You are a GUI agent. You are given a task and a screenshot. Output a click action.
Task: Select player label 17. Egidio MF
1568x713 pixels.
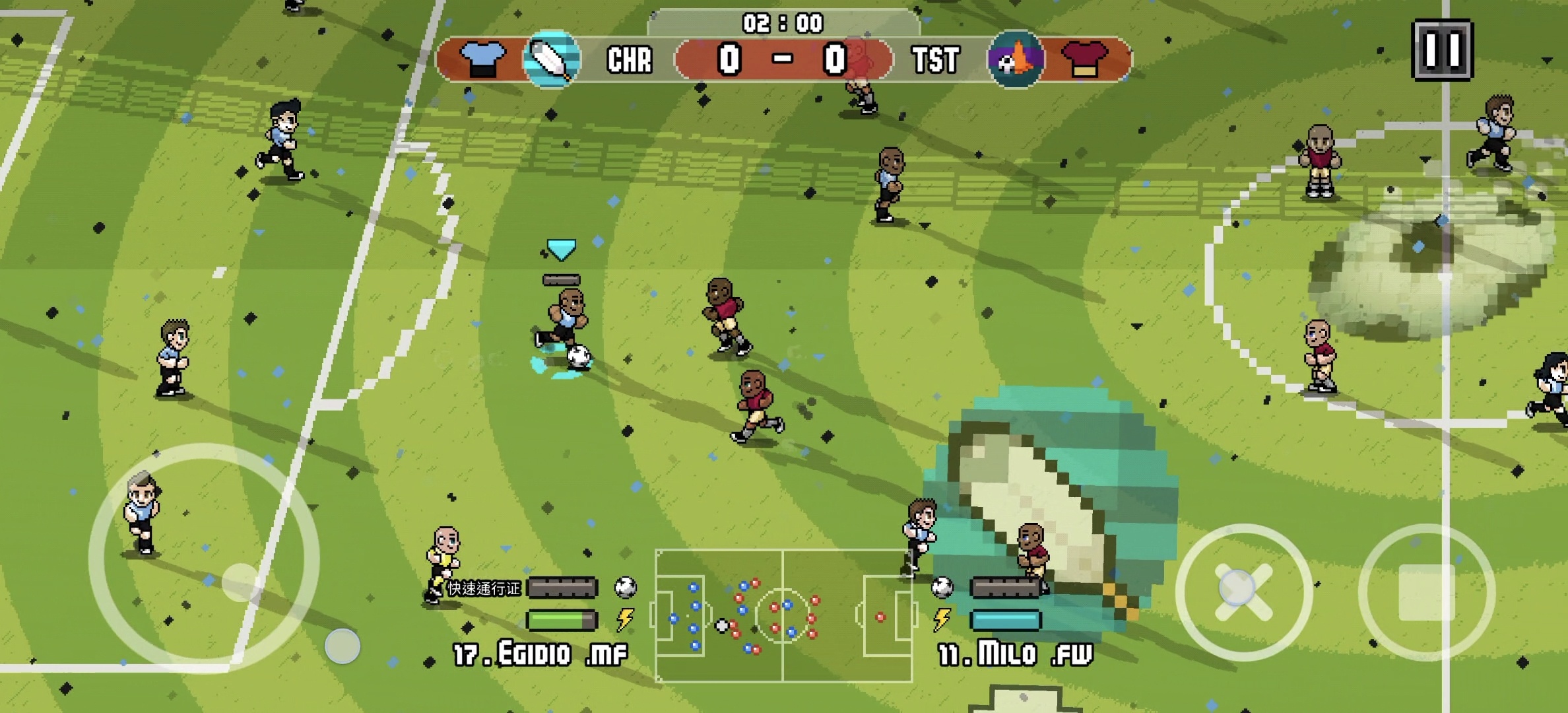coord(540,654)
